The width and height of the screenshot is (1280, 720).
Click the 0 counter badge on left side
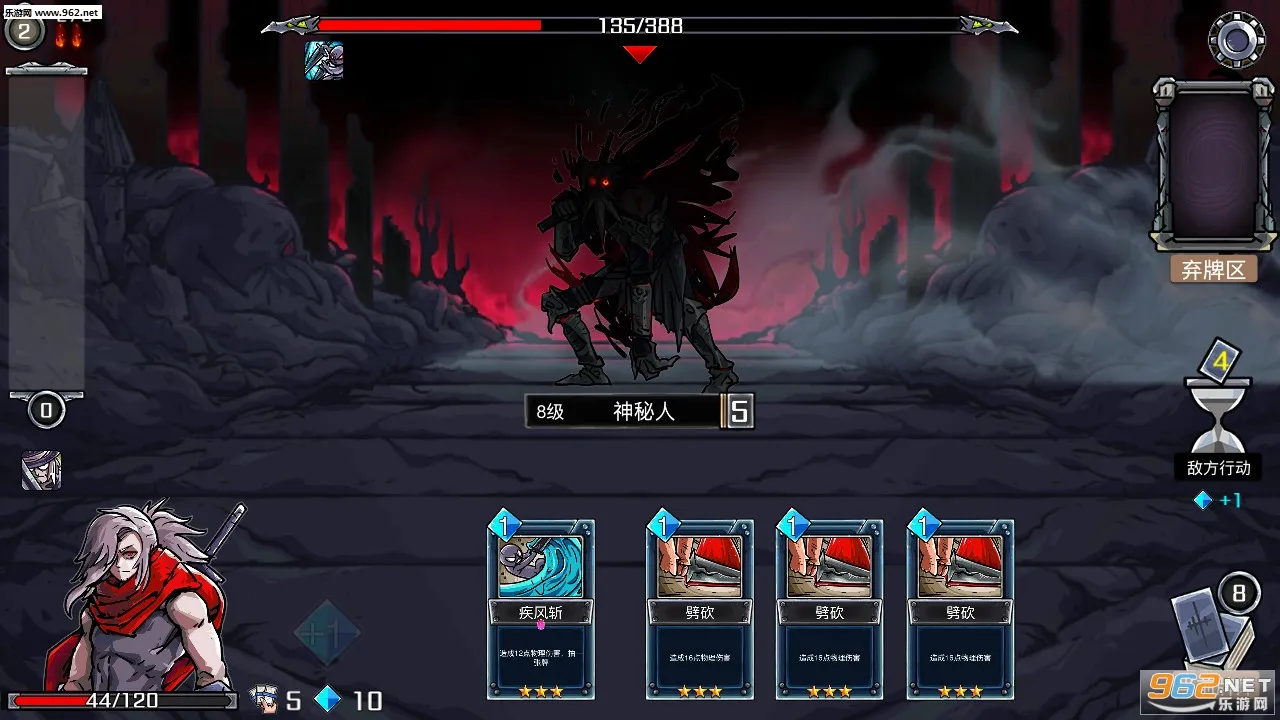click(x=45, y=410)
